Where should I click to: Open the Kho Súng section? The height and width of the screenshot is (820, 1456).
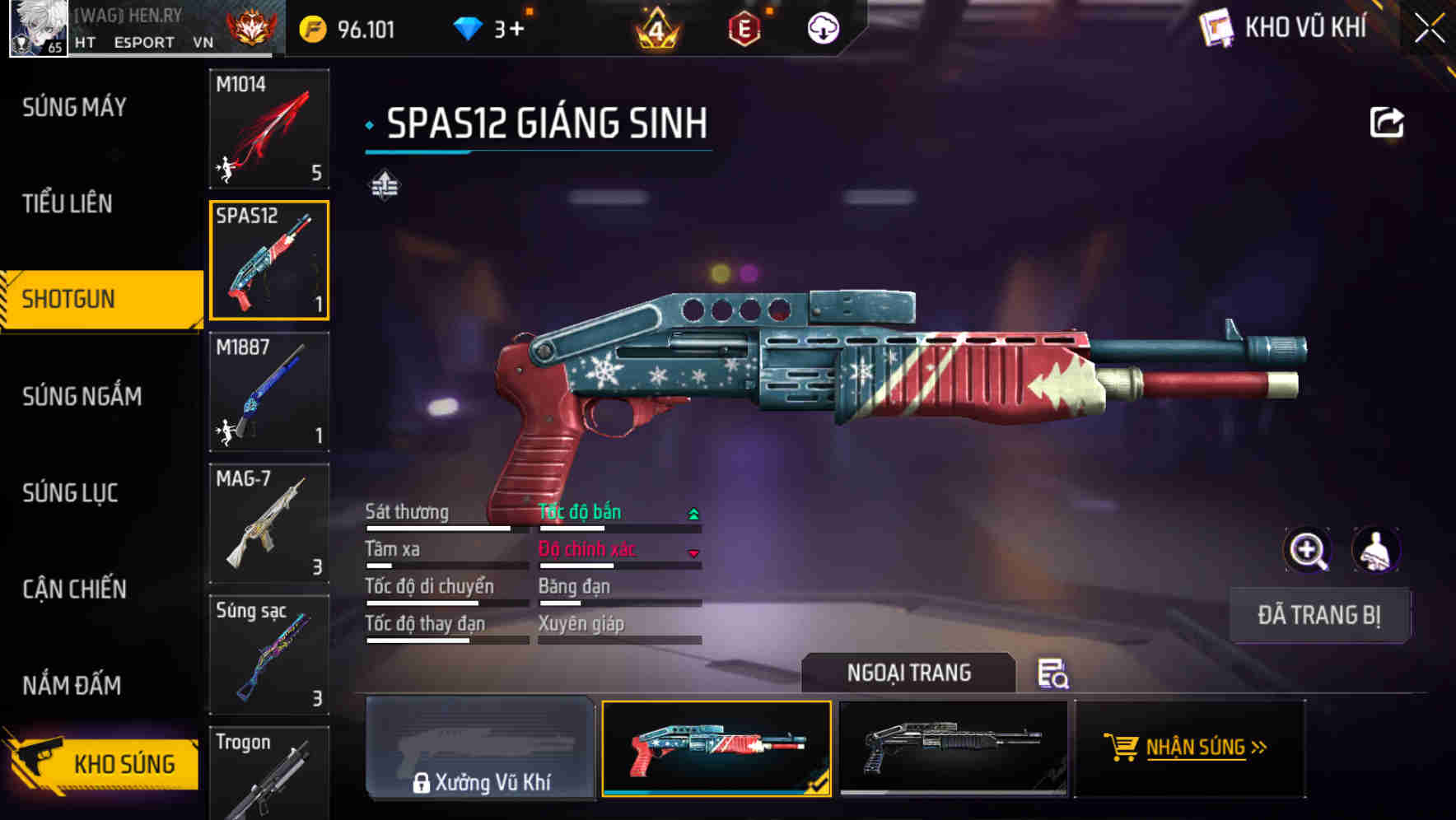point(103,764)
